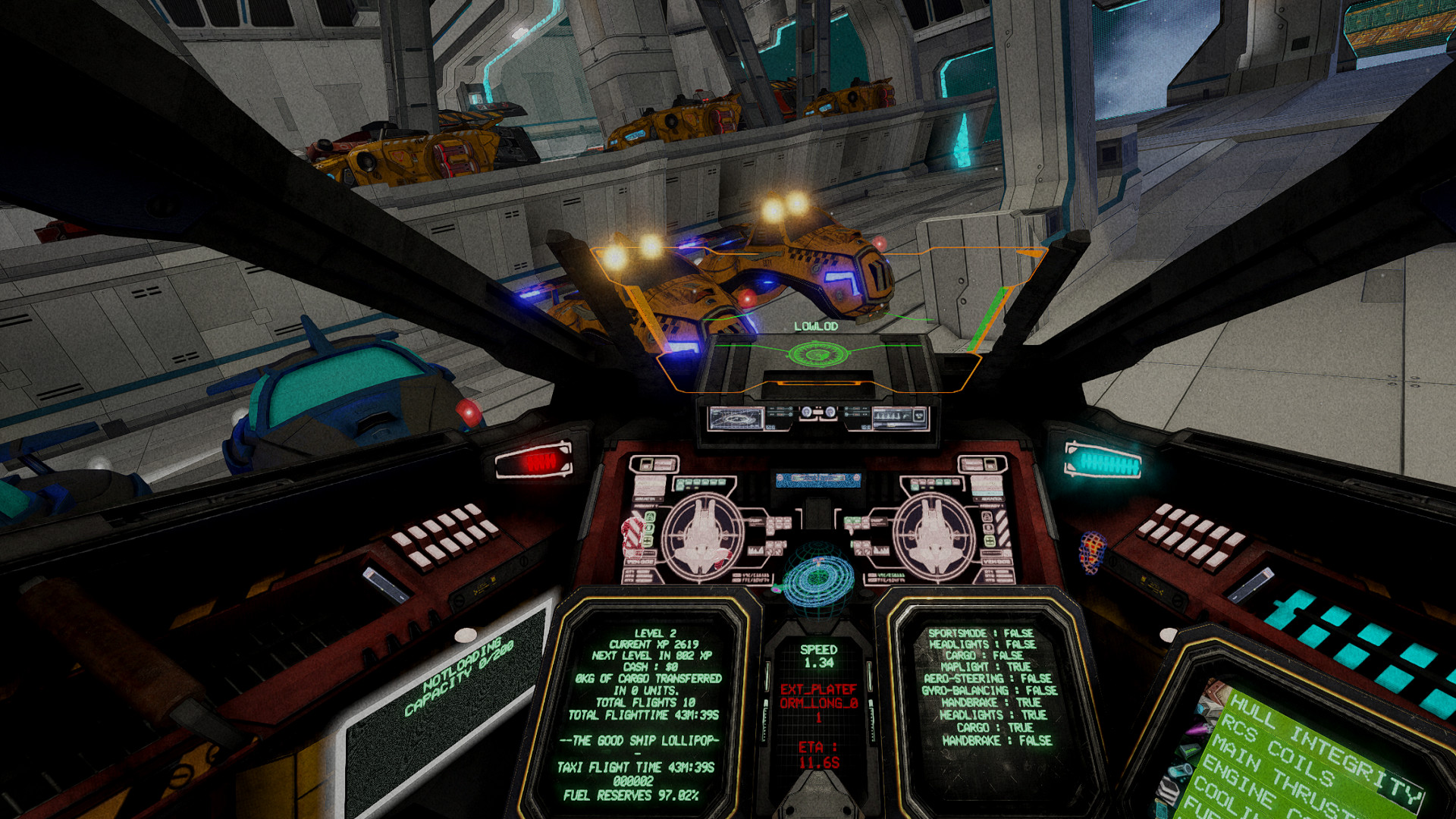Enable SPORTSMODE on the status screen
1456x819 pixels.
tap(982, 632)
